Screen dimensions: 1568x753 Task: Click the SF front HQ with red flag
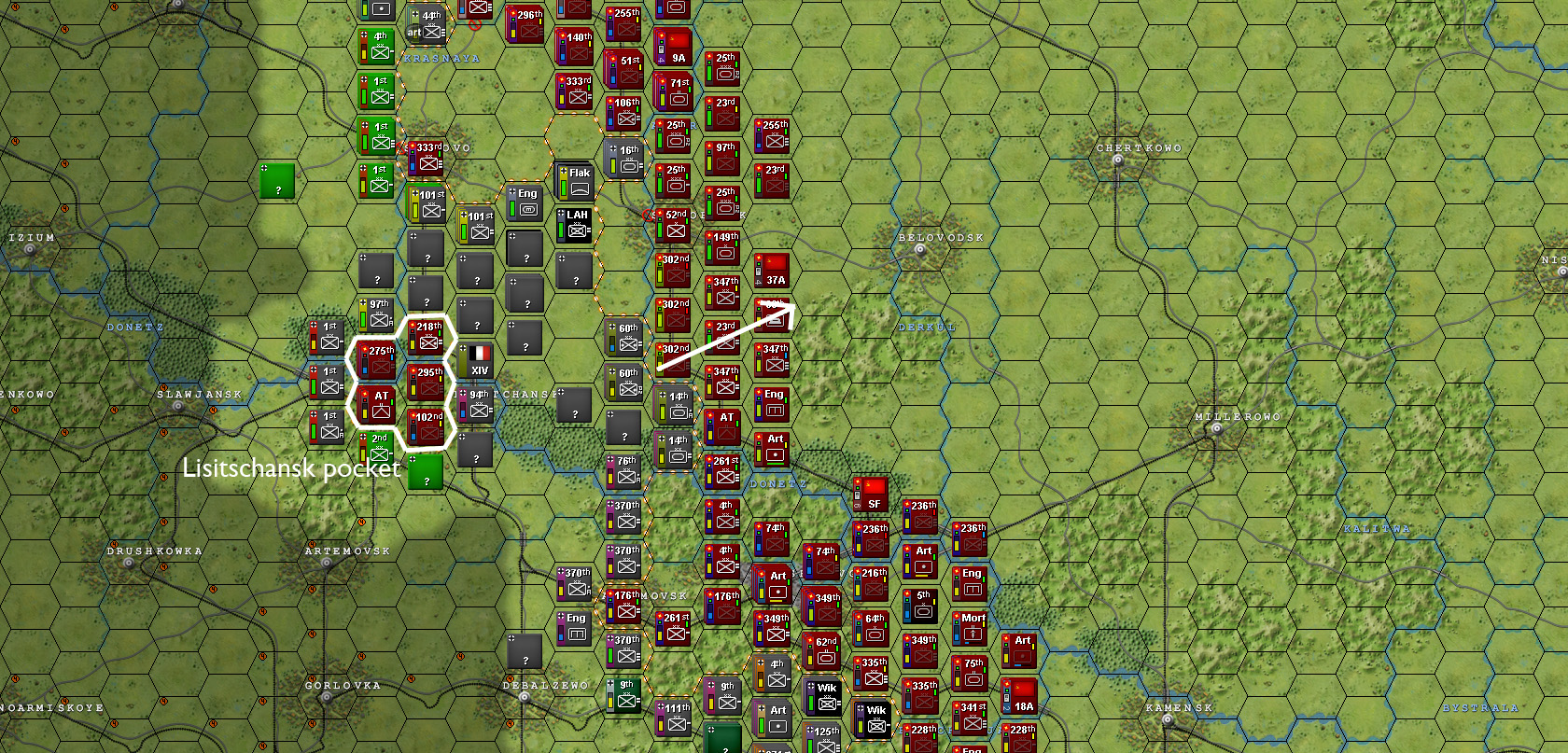[871, 496]
